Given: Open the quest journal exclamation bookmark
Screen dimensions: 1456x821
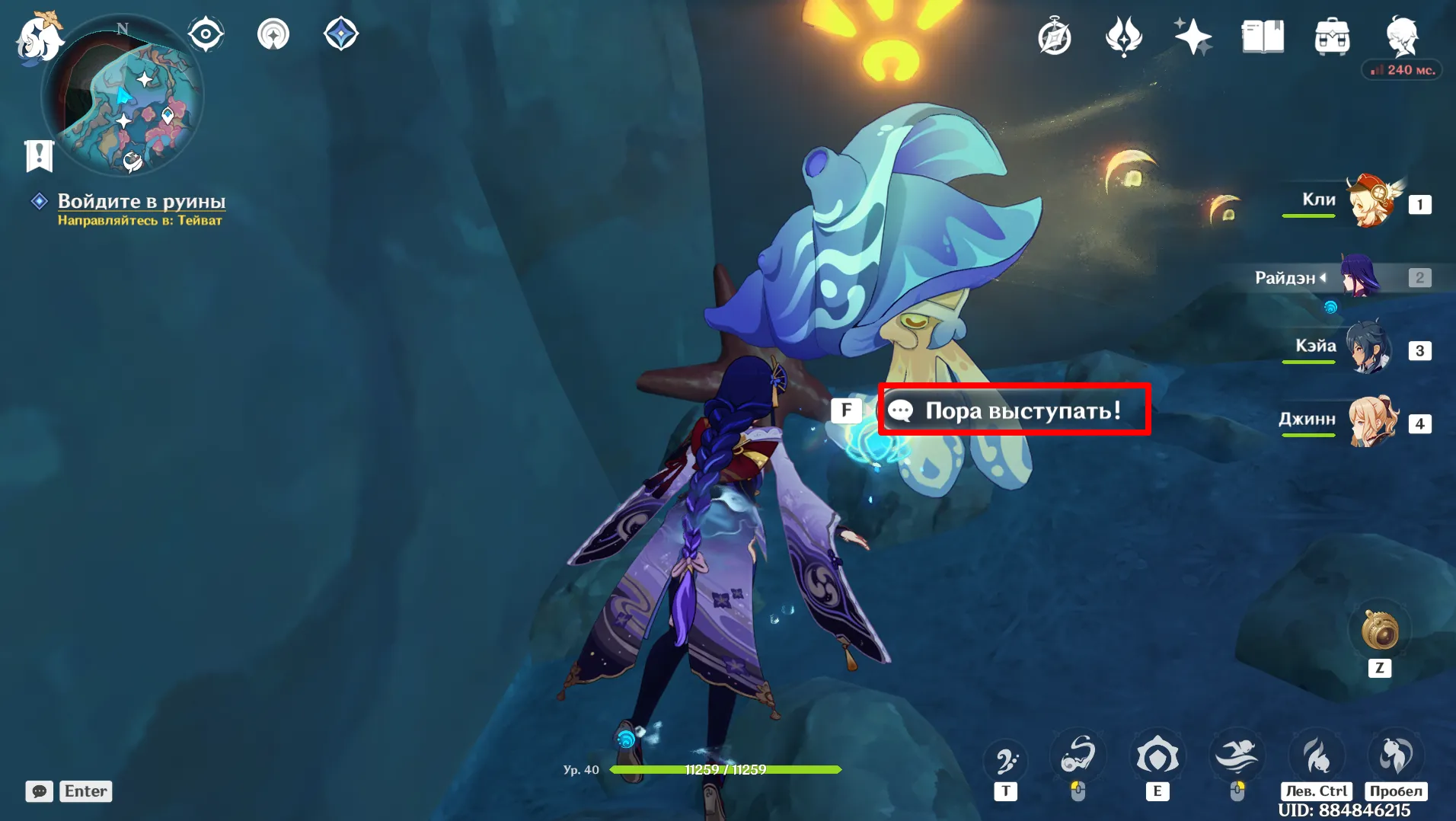Looking at the screenshot, I should [x=39, y=155].
